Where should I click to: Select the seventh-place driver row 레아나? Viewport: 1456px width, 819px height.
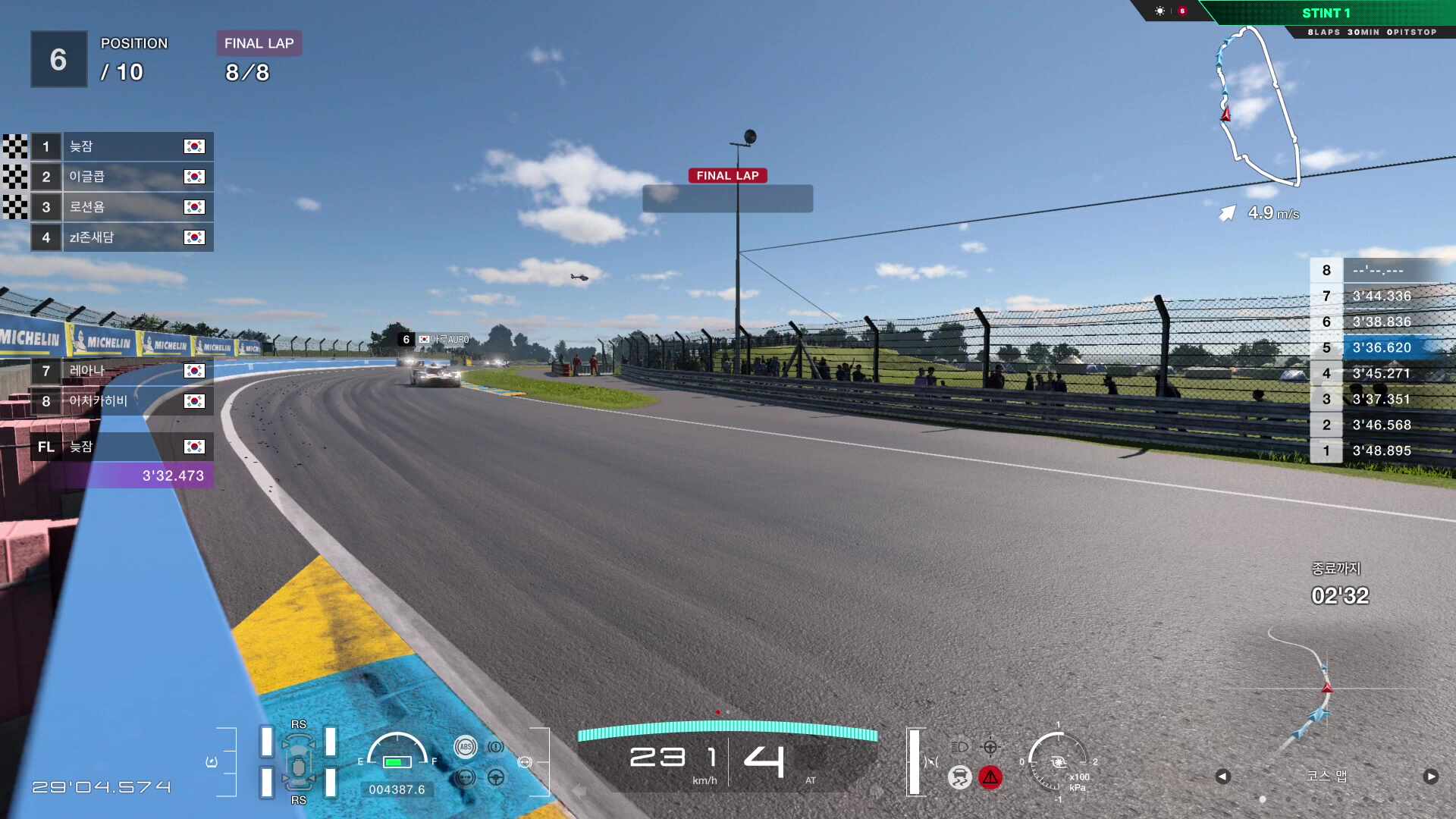pos(121,371)
